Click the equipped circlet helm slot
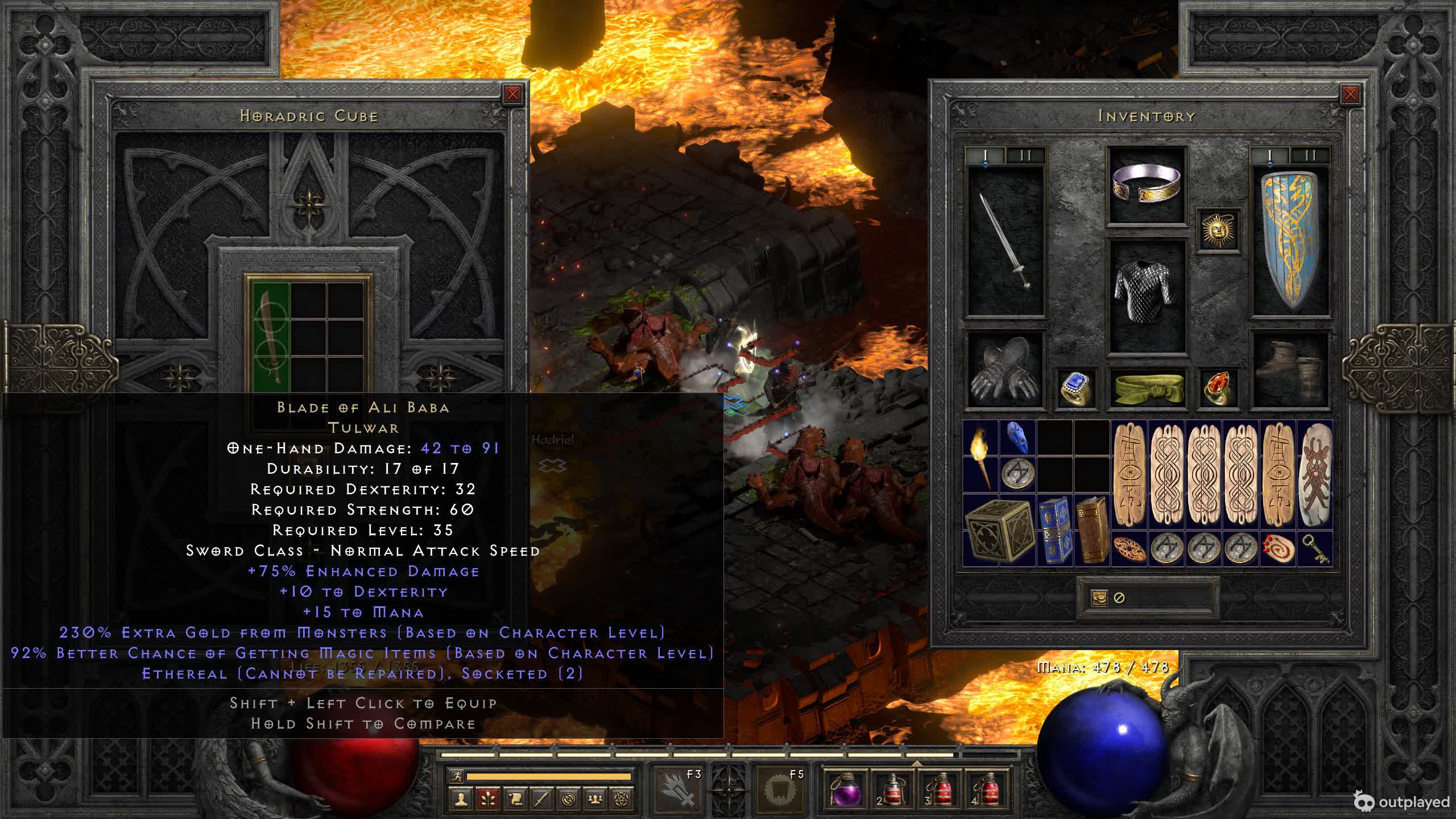This screenshot has height=819, width=1456. point(1147,185)
